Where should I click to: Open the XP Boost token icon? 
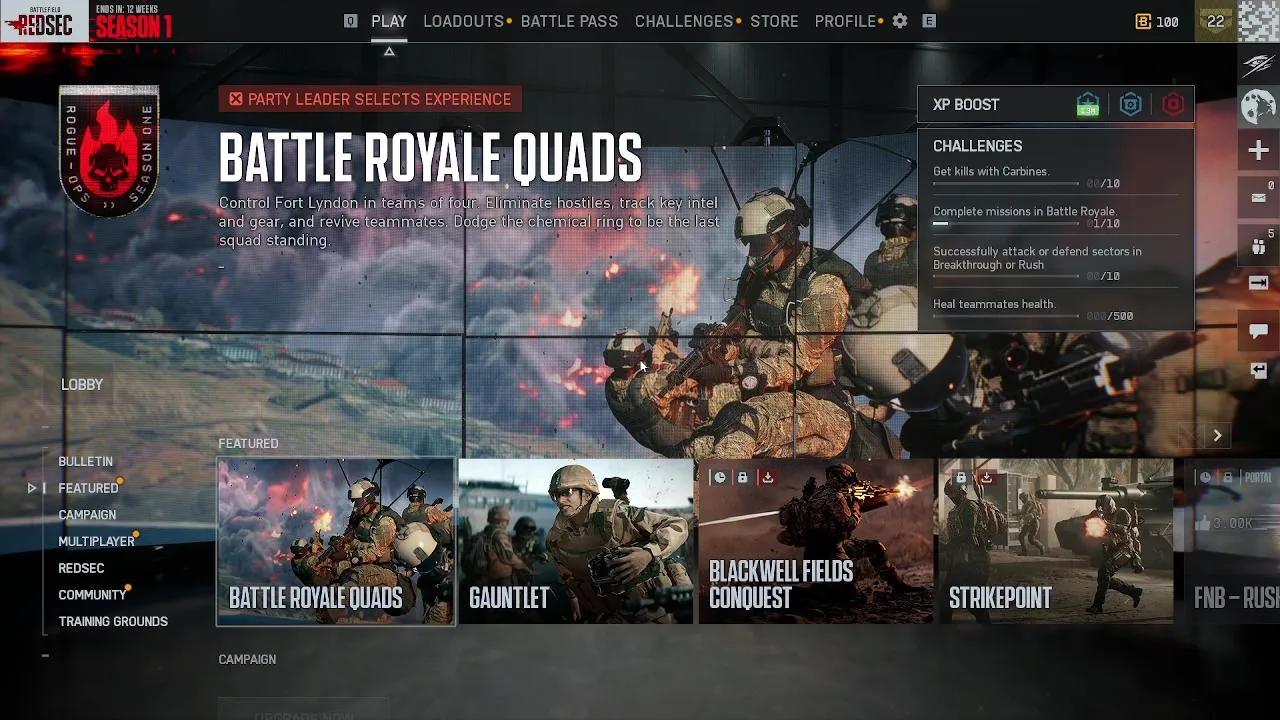coord(1087,104)
